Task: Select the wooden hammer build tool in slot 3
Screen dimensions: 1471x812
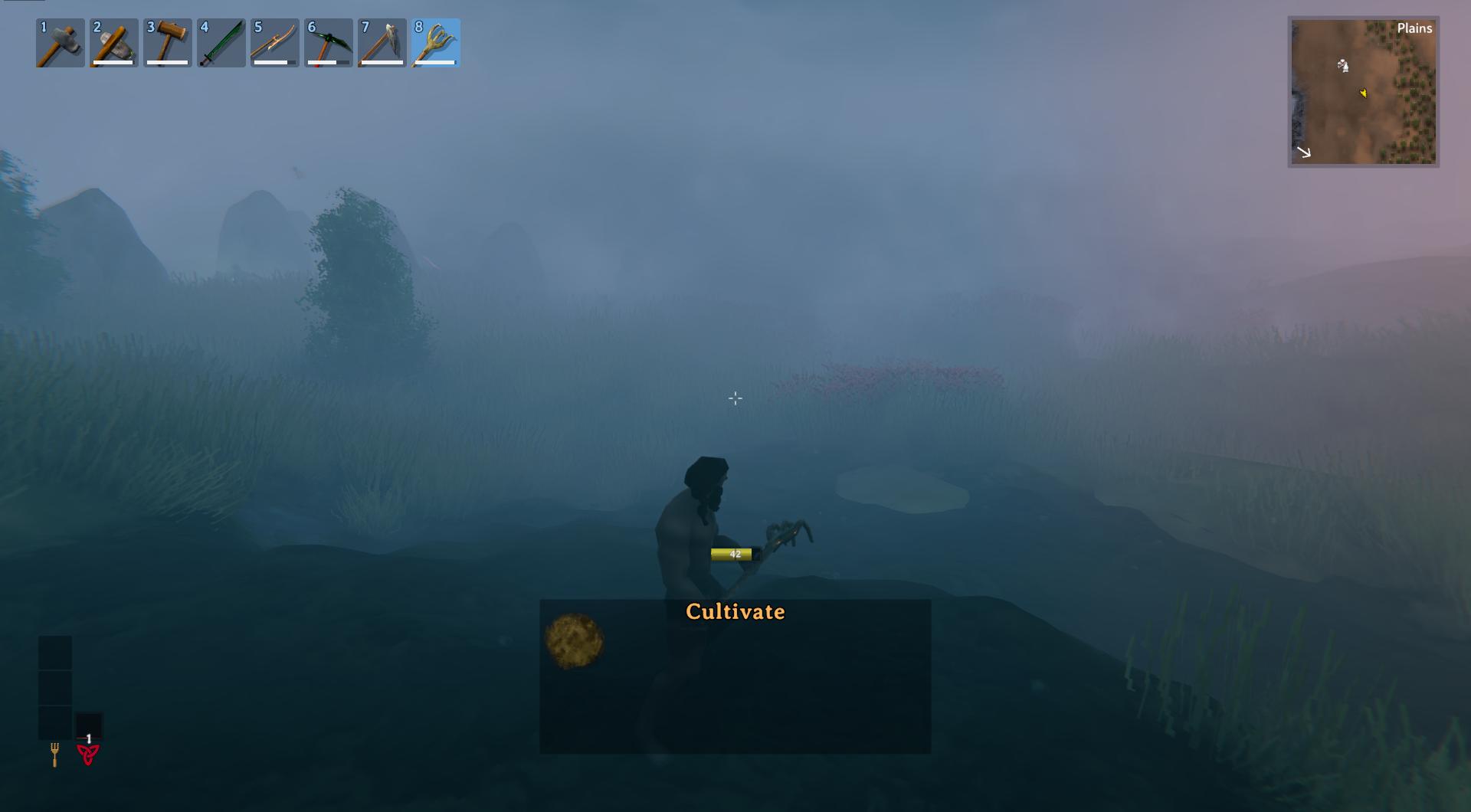Action: tap(167, 43)
